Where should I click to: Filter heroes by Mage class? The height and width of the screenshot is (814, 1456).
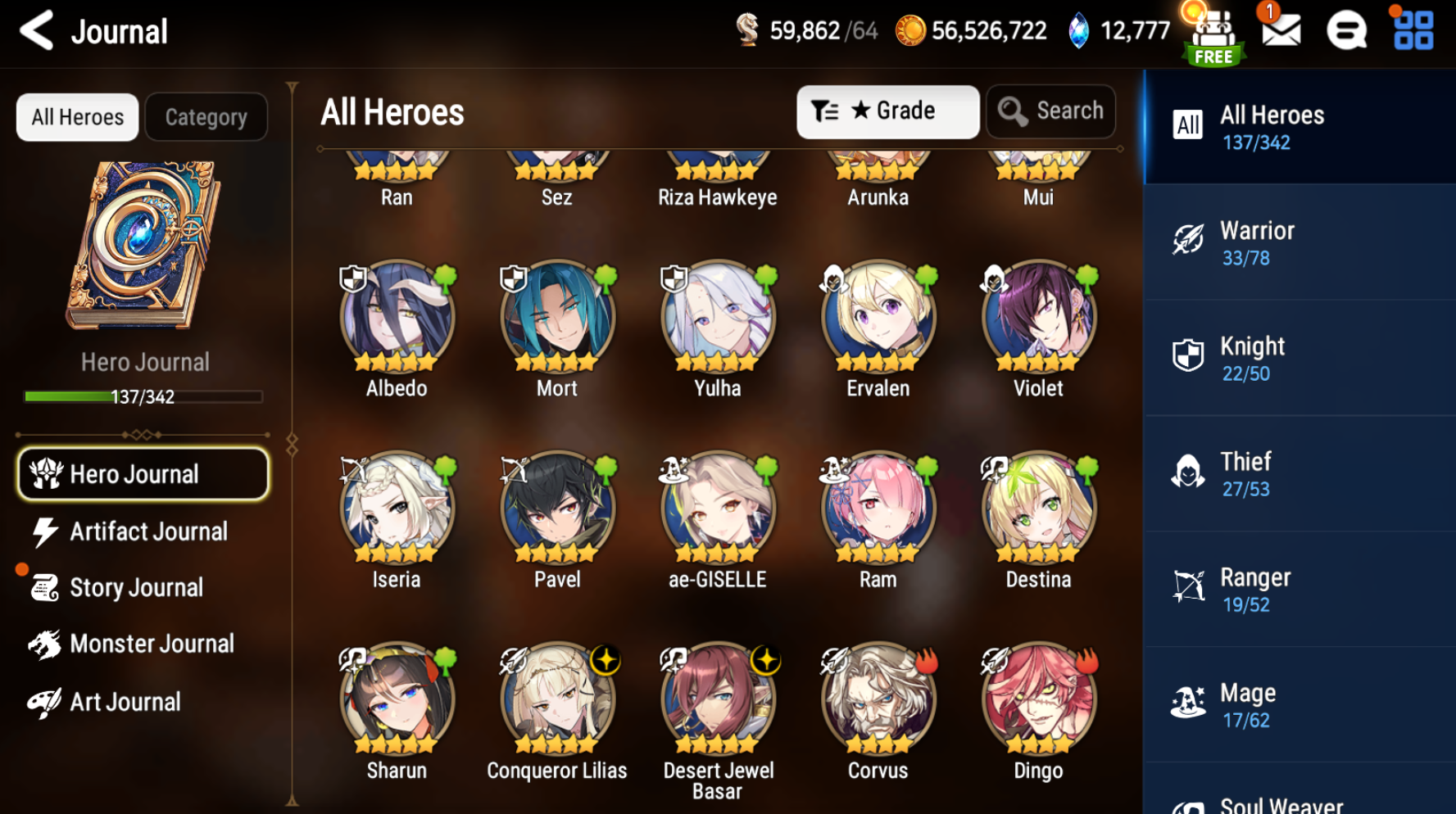pos(1299,706)
